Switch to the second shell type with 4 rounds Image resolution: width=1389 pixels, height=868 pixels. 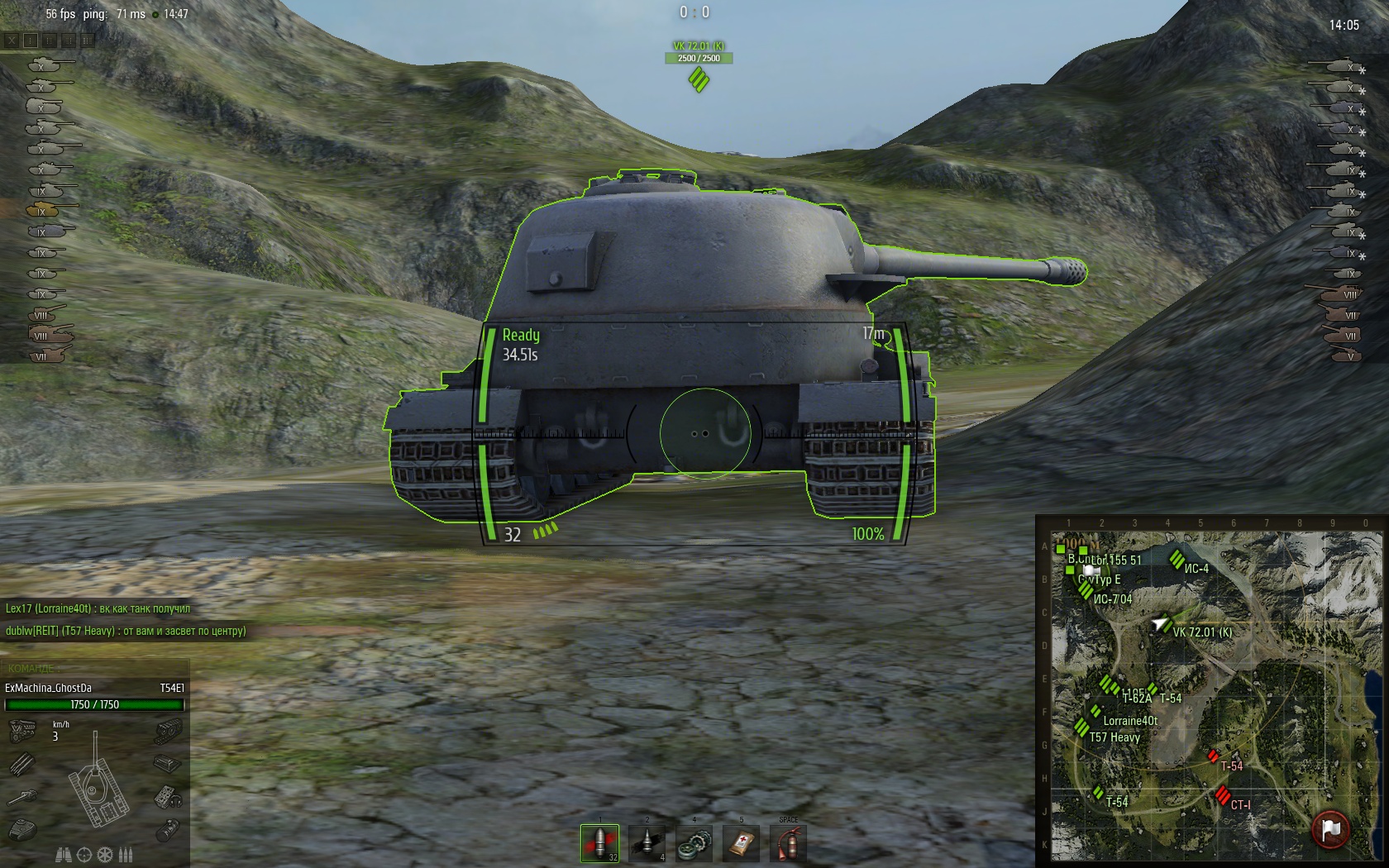[x=647, y=843]
